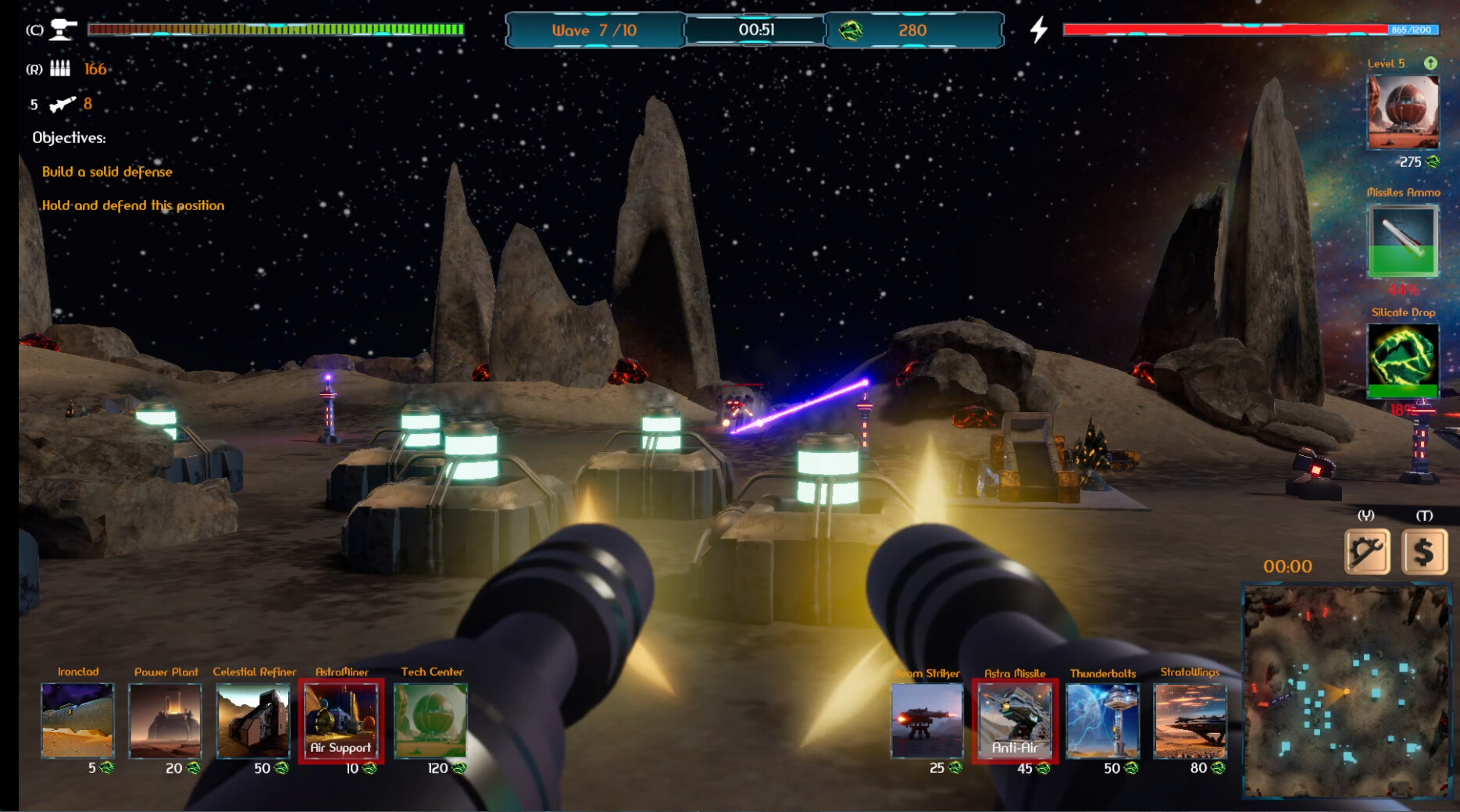Activate the Silicate Drop ability

pyautogui.click(x=1402, y=361)
